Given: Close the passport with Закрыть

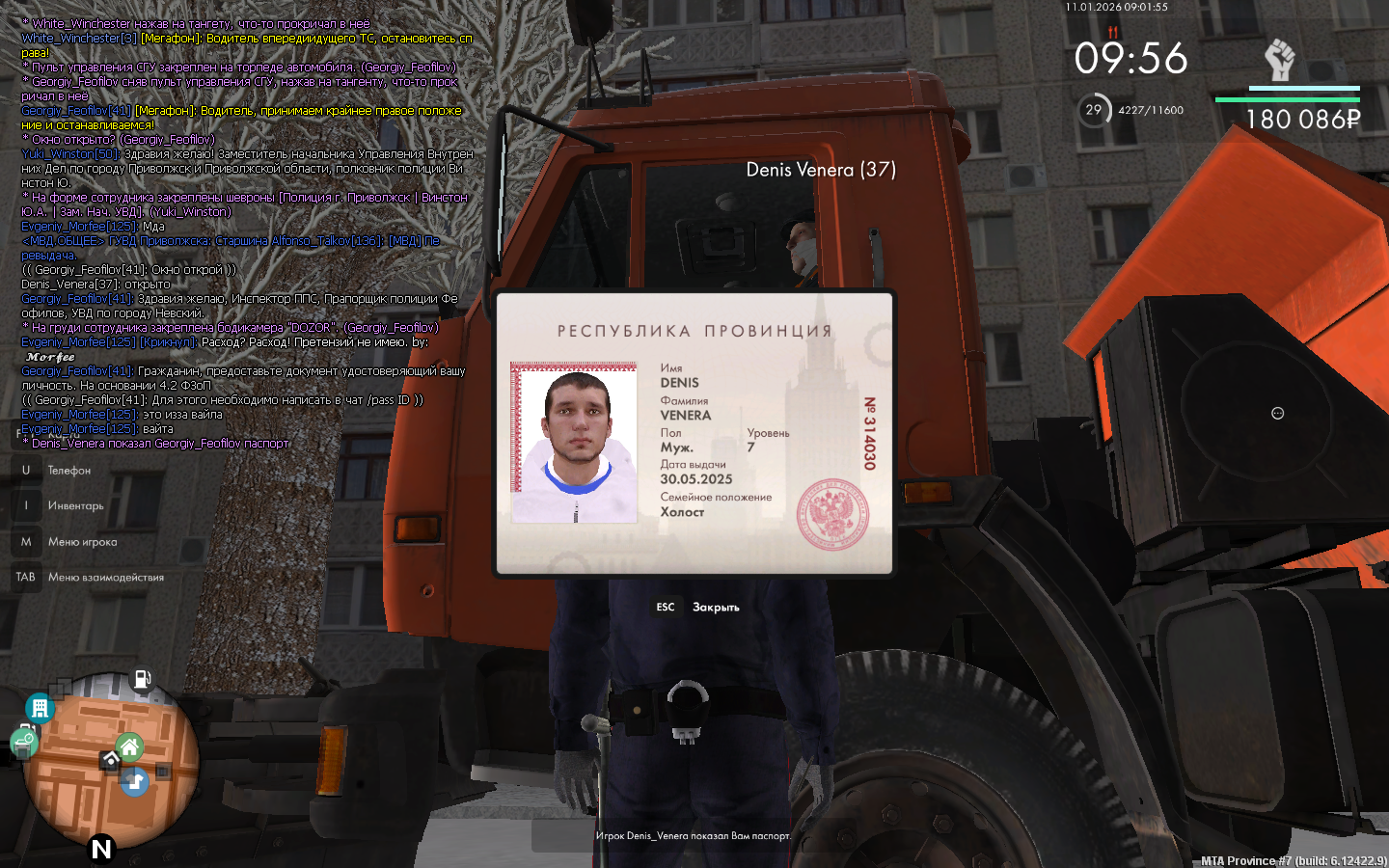Looking at the screenshot, I should coord(715,608).
